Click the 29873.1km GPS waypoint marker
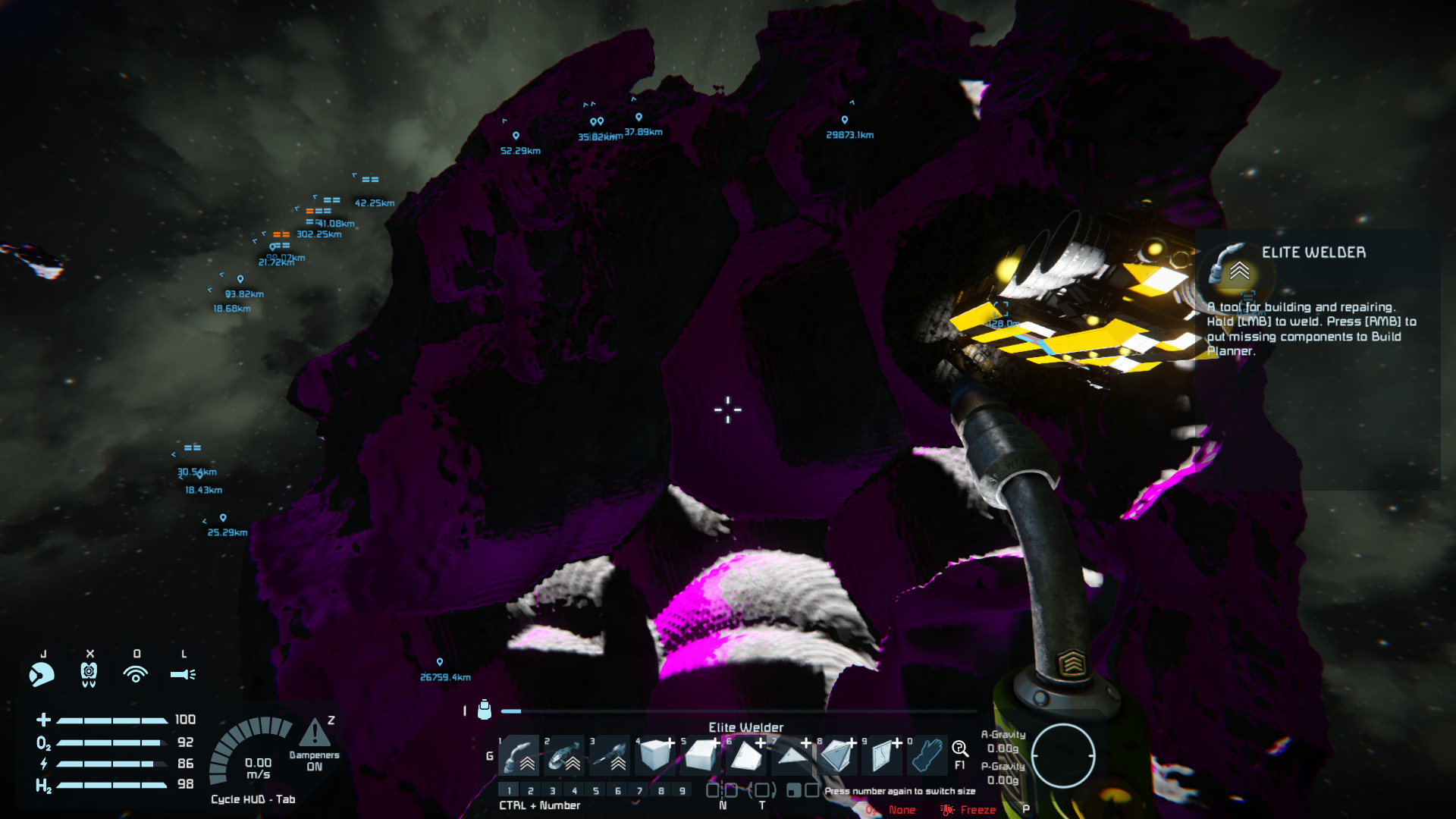The image size is (1456, 819). [x=845, y=120]
